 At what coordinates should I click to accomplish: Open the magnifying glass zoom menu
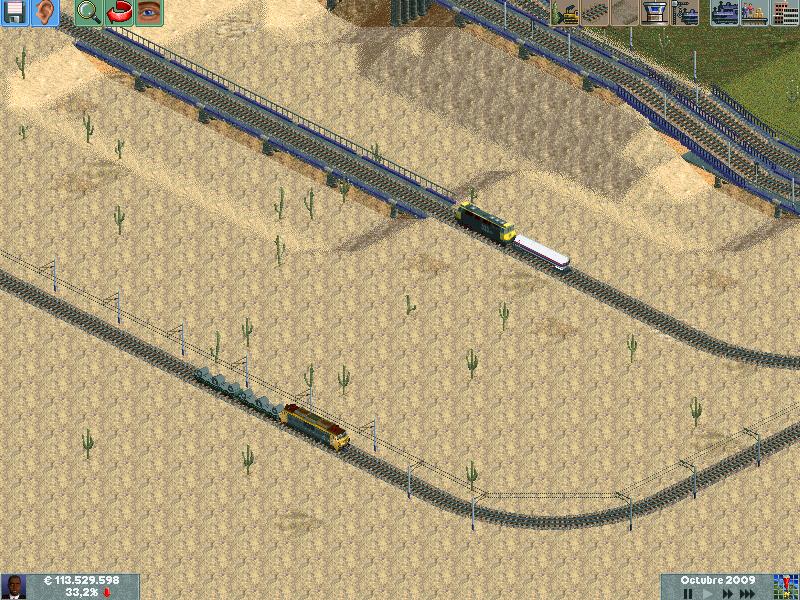tap(89, 13)
